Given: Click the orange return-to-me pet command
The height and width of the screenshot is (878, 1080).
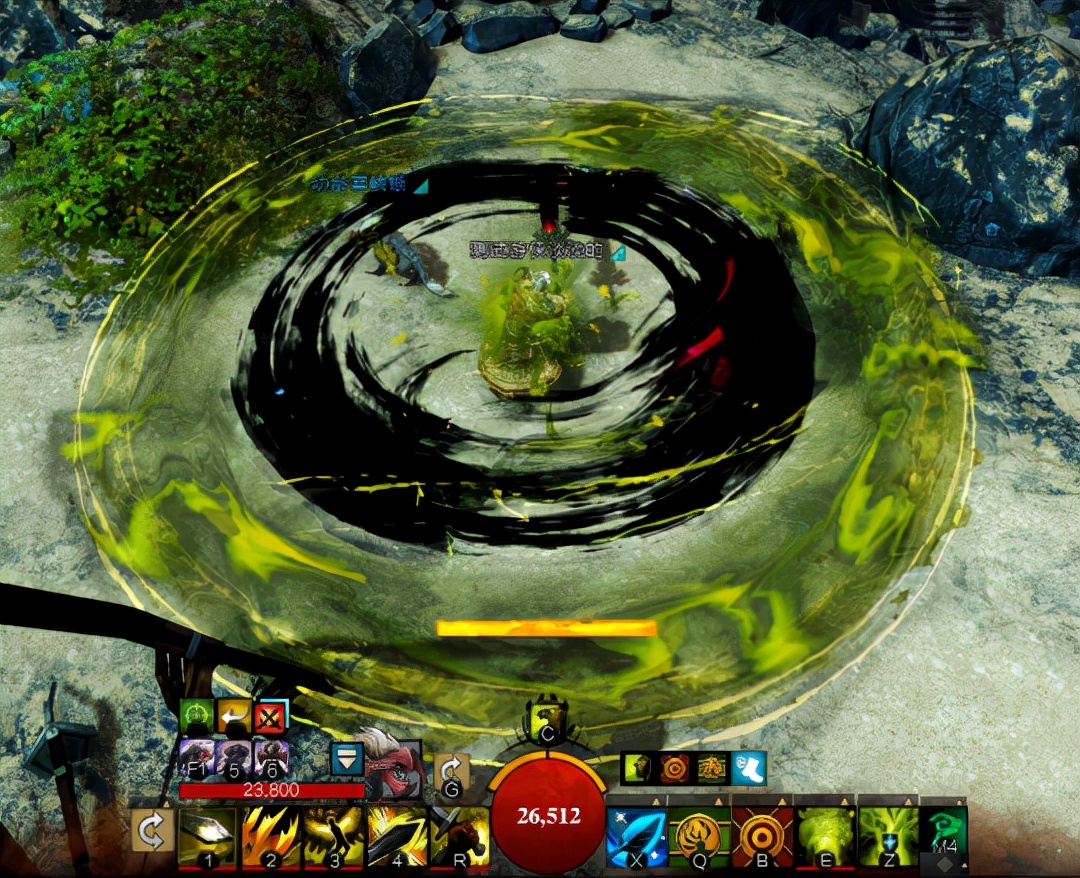Looking at the screenshot, I should (x=233, y=716).
